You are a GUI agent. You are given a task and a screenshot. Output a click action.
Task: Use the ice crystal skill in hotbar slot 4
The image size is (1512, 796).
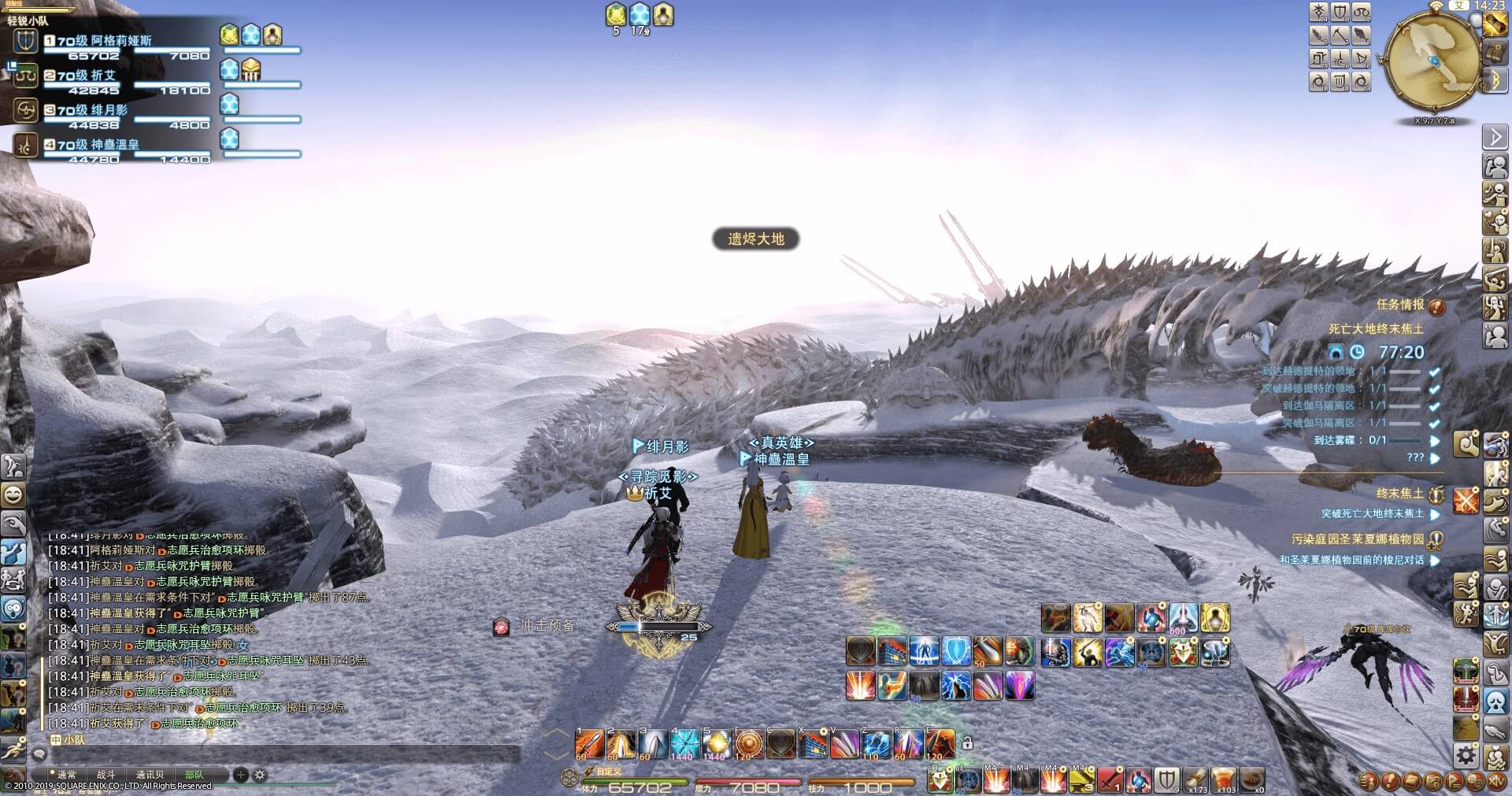tap(685, 742)
